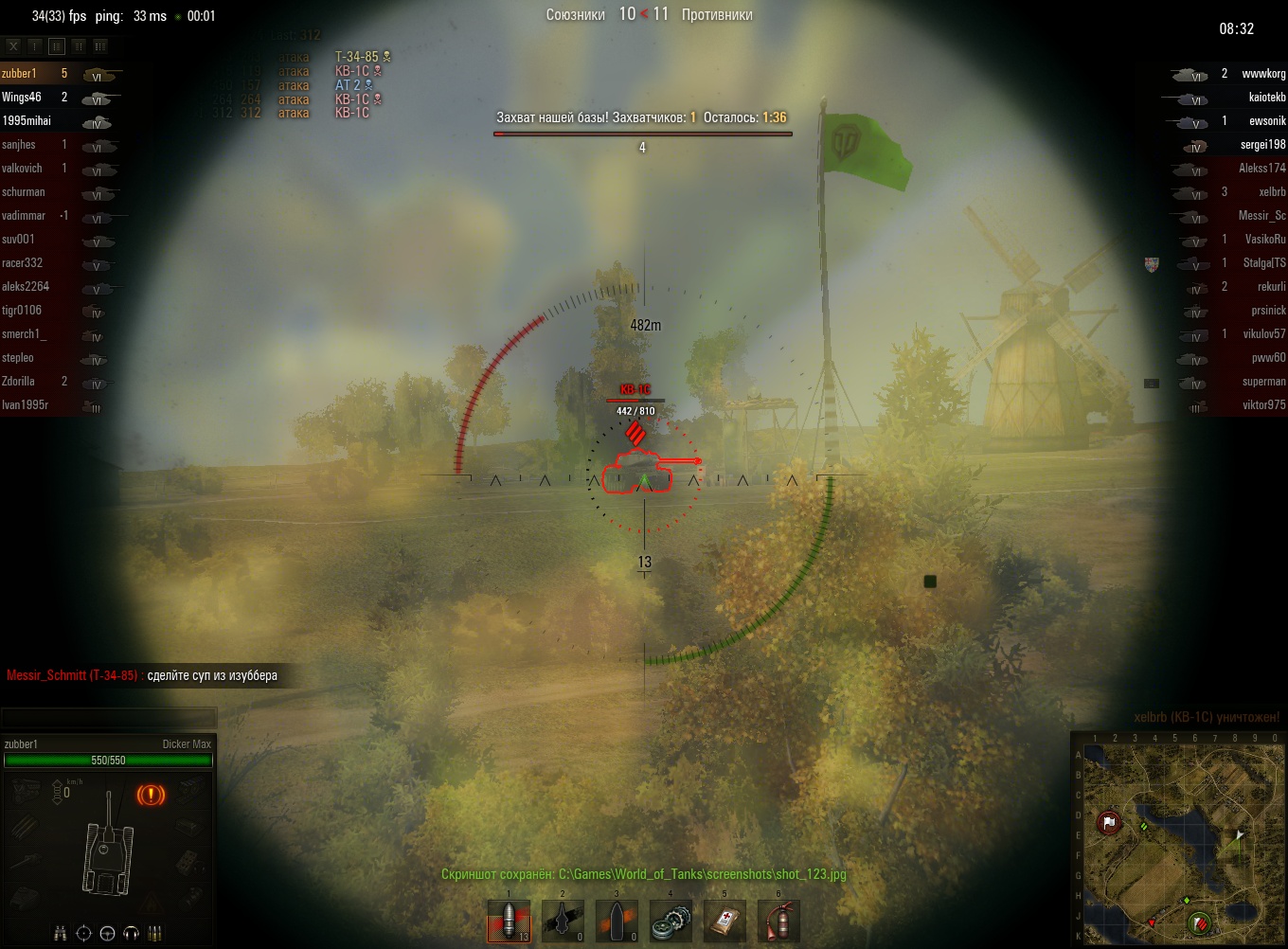This screenshot has height=949, width=1288.
Task: Select the armor-piercing shell slot with 13 rounds
Action: (509, 922)
